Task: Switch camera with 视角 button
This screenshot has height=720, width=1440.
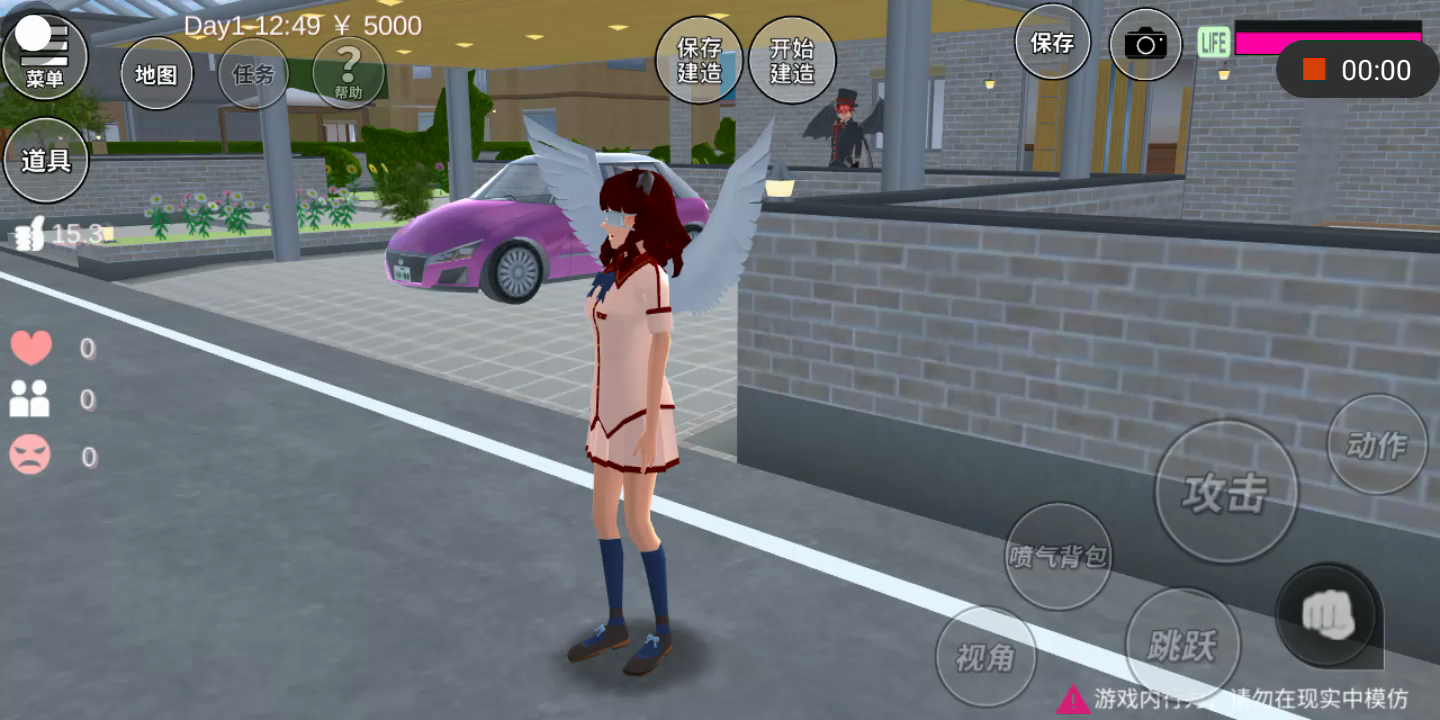Action: coord(985,657)
